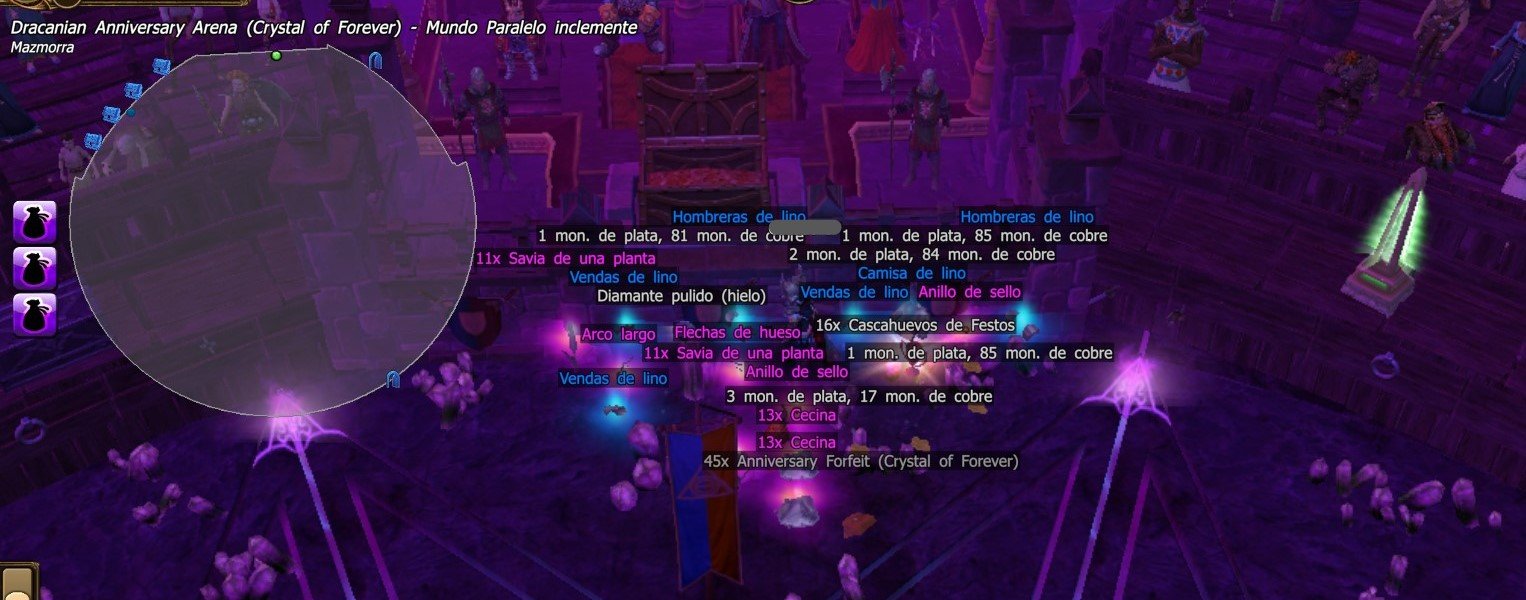Pick up the Camisa de lino label
Screen dimensions: 1526x600
(911, 273)
